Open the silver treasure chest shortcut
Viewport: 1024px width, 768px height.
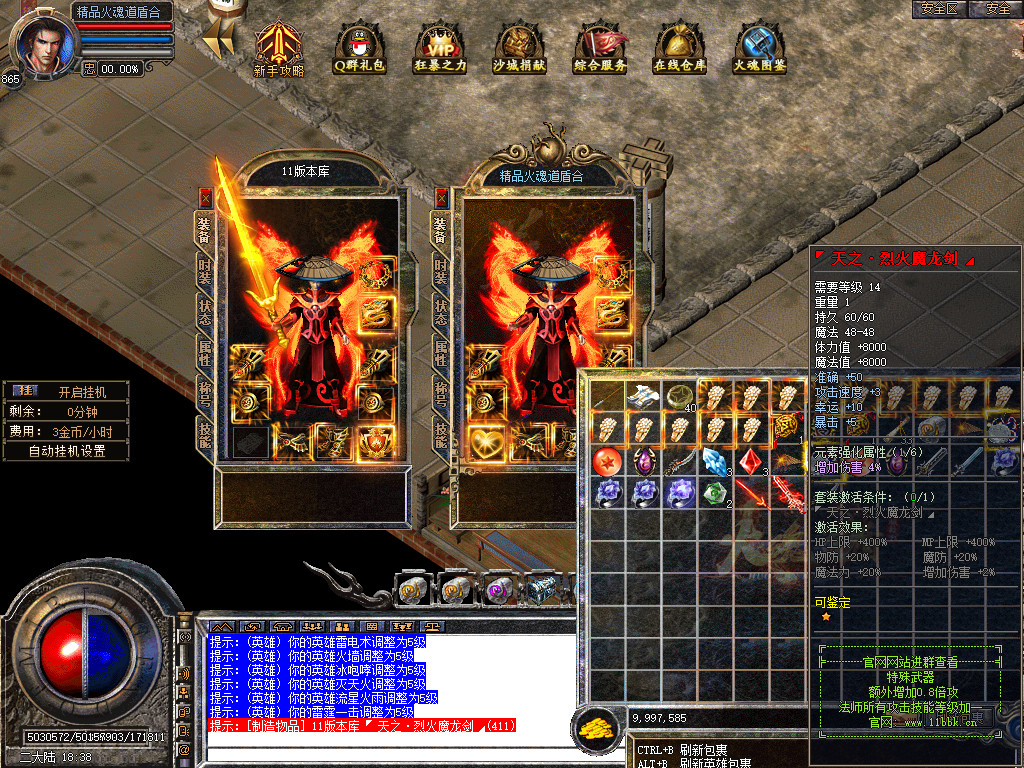click(542, 591)
